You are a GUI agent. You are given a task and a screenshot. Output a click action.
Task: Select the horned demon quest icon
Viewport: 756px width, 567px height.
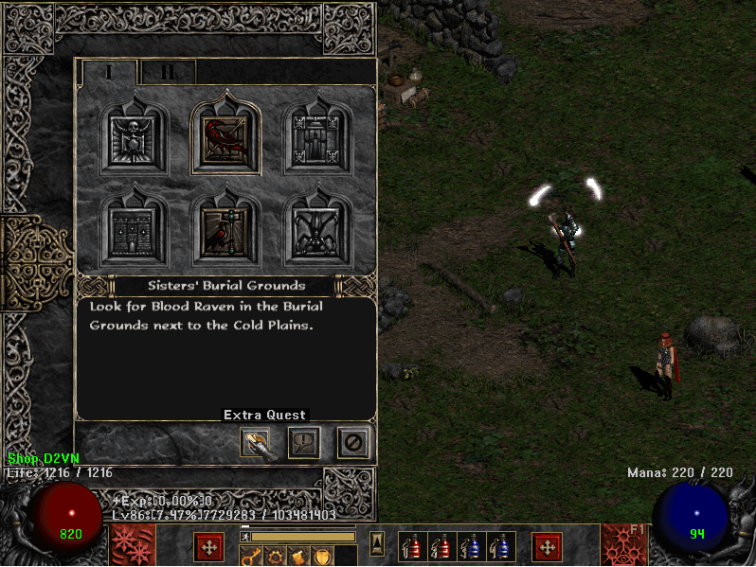pos(316,229)
